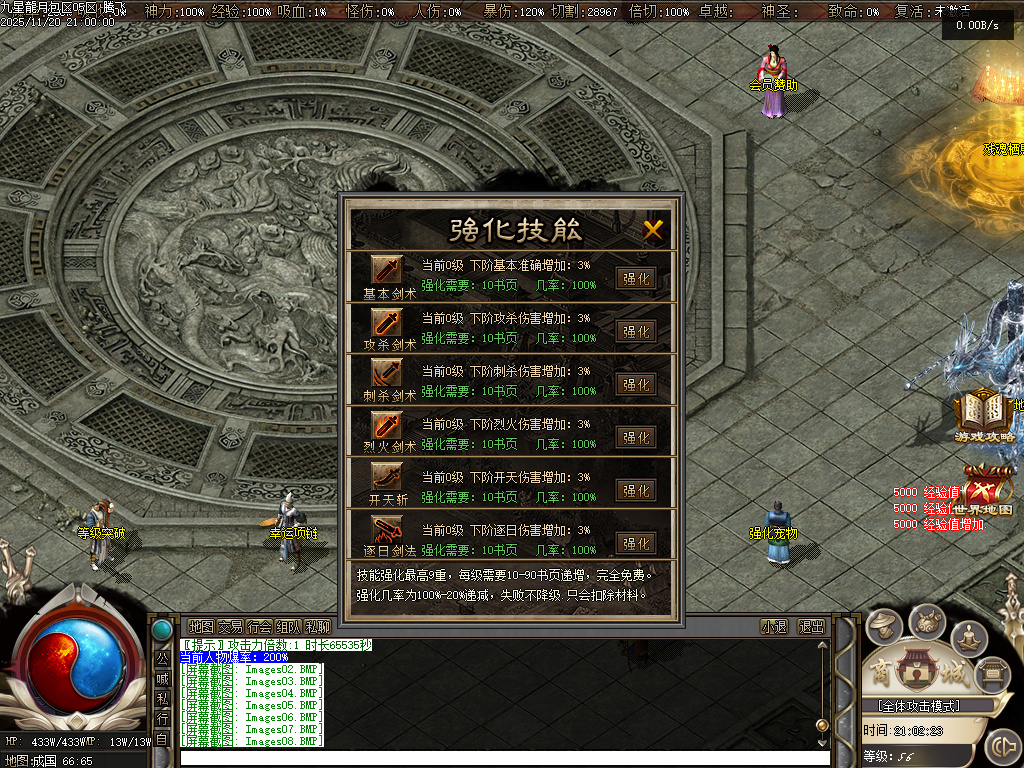Click the chat text input box
Image resolution: width=1024 pixels, height=768 pixels.
point(500,757)
